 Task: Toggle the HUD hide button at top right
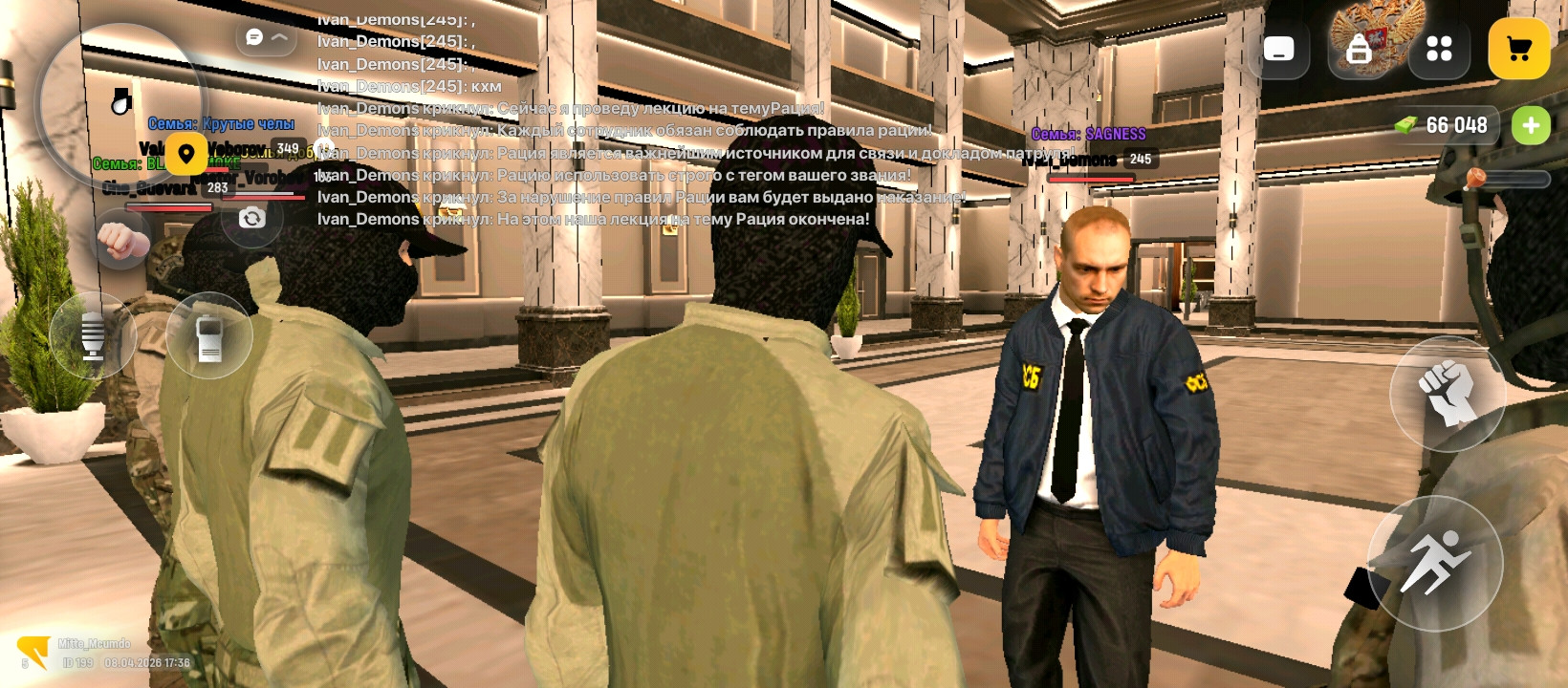point(1278,50)
